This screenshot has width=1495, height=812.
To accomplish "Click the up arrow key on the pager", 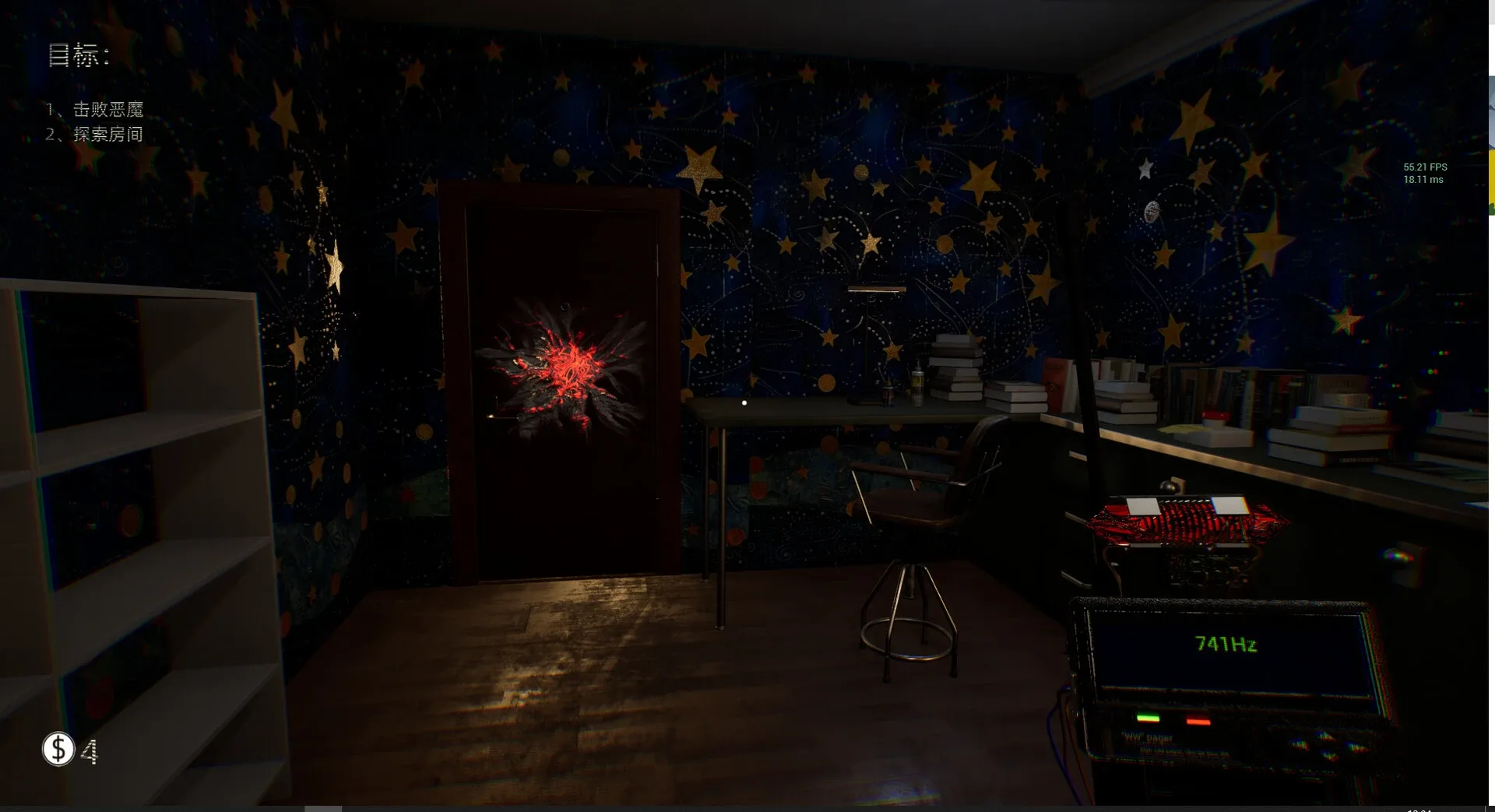I will (x=1324, y=736).
